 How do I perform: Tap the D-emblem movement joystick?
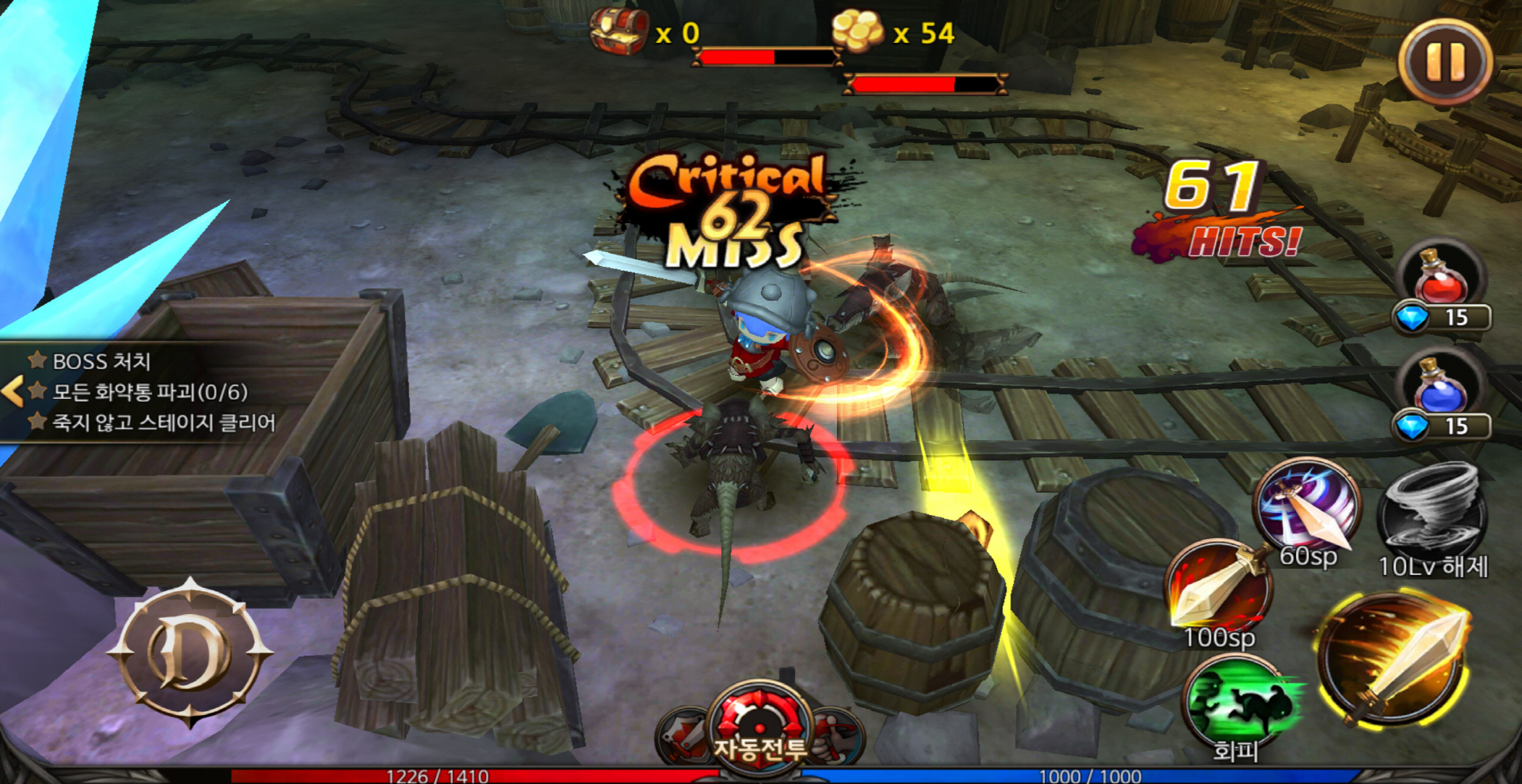click(x=189, y=652)
